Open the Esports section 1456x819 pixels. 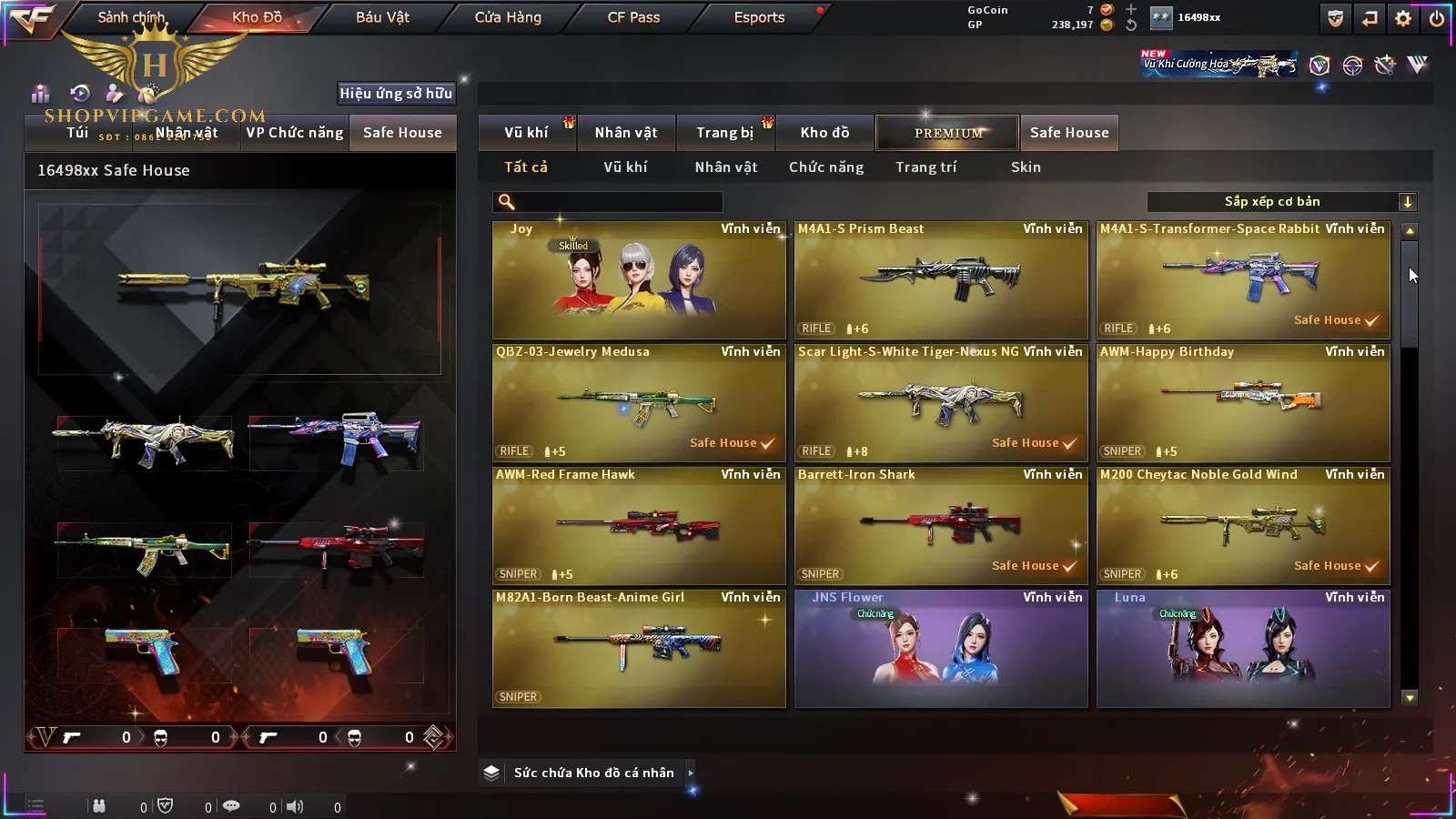[759, 17]
